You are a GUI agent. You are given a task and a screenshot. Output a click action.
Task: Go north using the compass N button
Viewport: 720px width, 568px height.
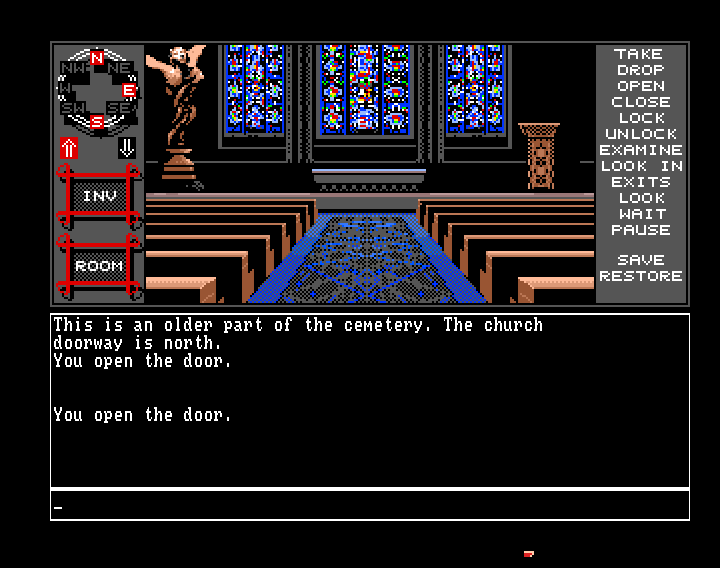point(97,59)
